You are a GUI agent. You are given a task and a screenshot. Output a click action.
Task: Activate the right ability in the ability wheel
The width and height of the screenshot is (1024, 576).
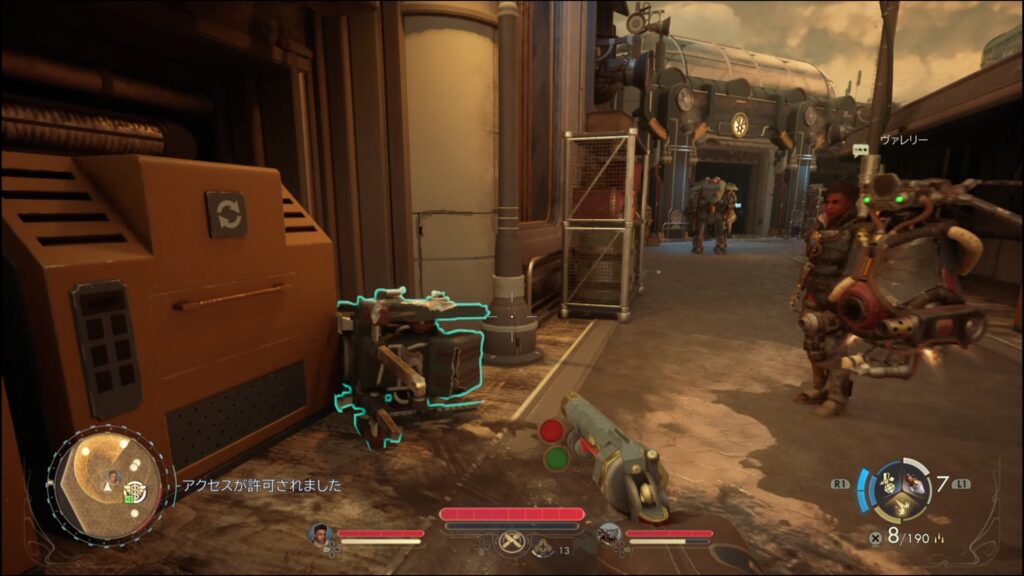tap(916, 483)
